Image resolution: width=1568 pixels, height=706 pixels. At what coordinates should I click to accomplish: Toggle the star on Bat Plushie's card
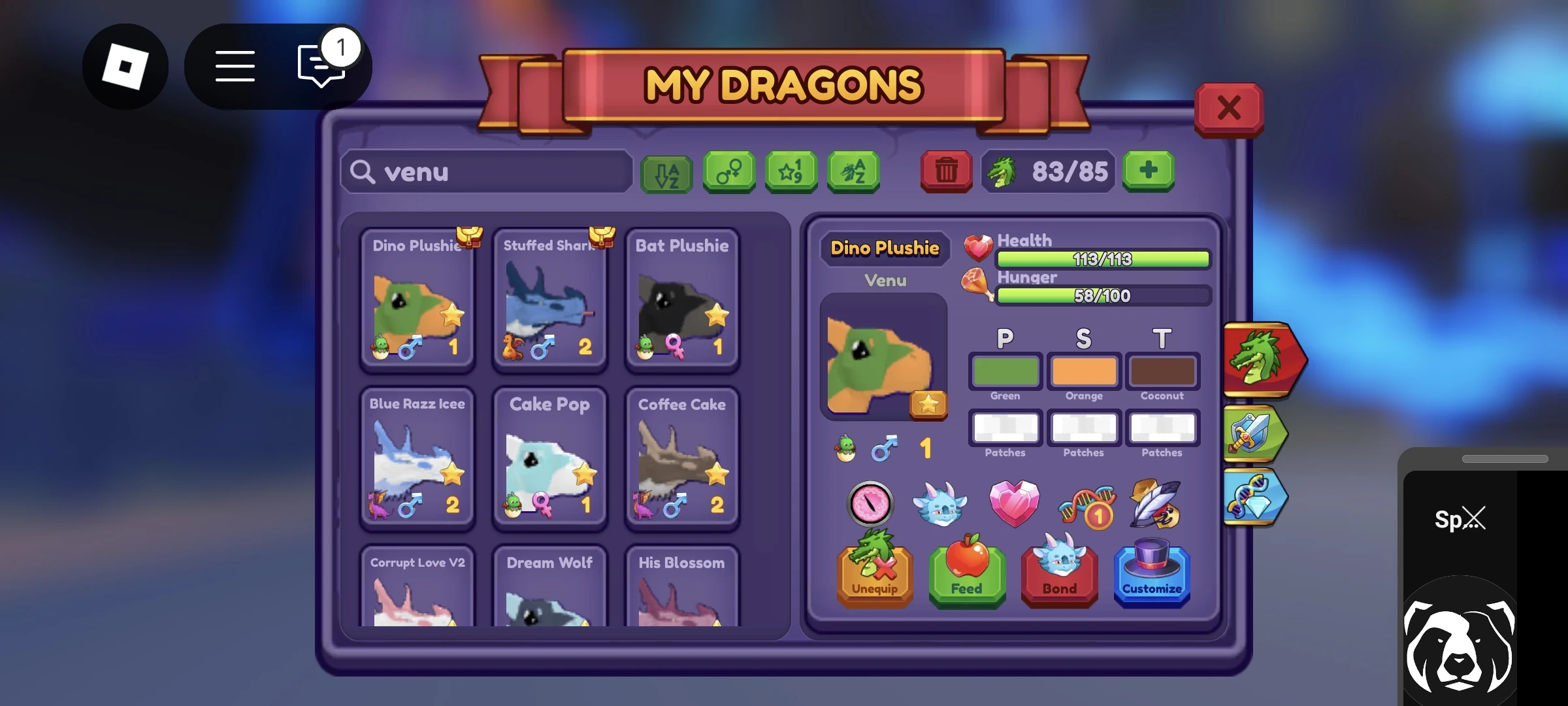716,316
